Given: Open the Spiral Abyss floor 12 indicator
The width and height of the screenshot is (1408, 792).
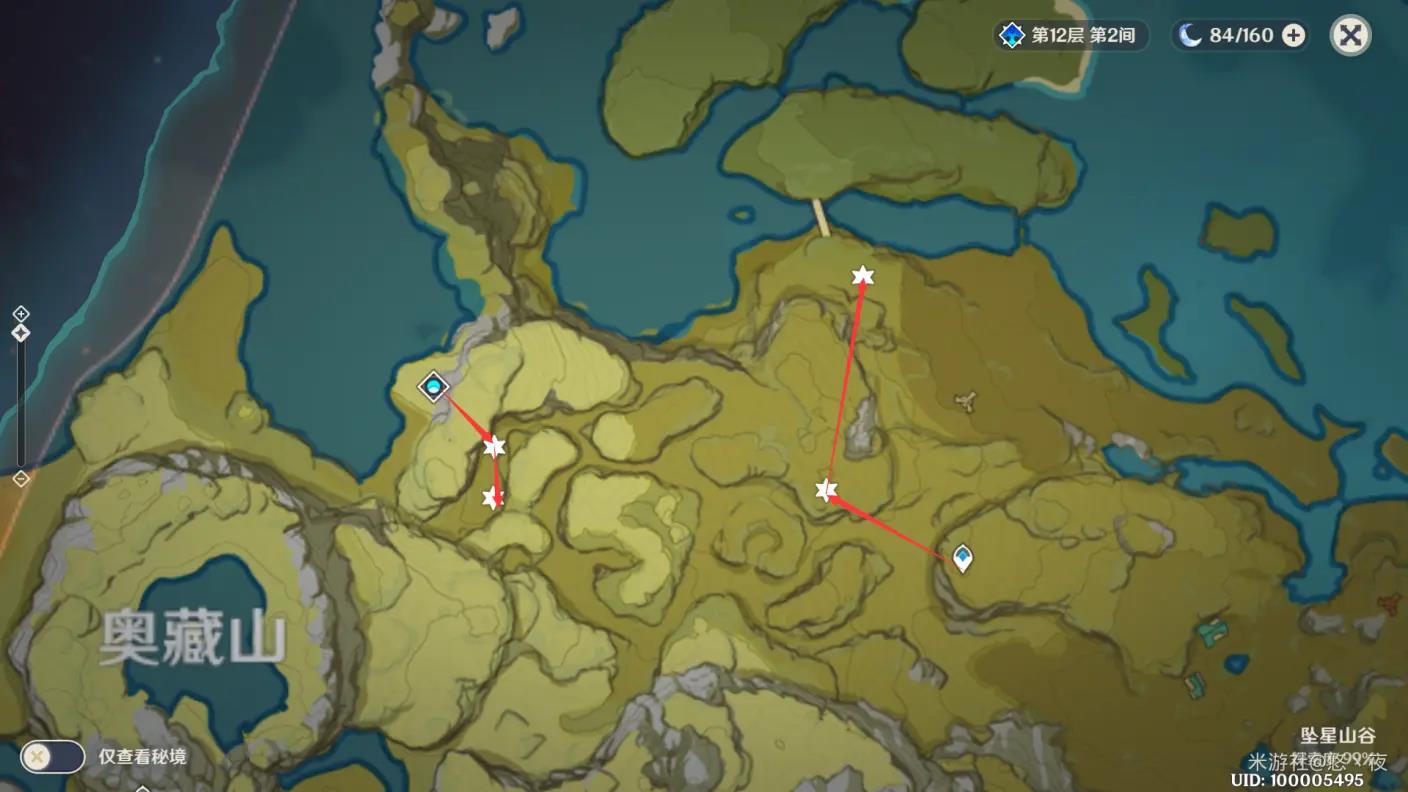Looking at the screenshot, I should click(x=1071, y=36).
